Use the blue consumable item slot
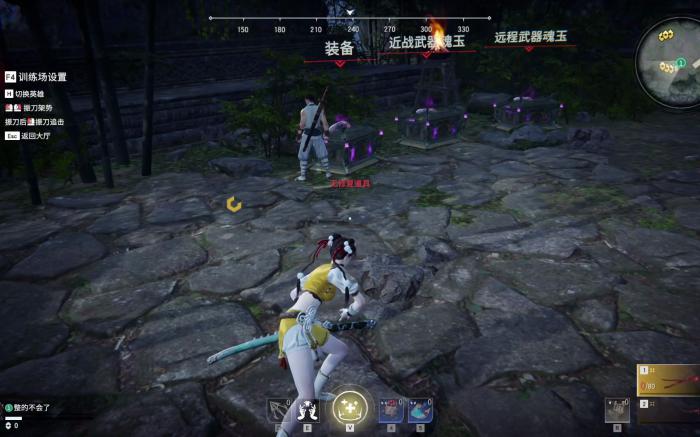This screenshot has width=700, height=437. [419, 409]
